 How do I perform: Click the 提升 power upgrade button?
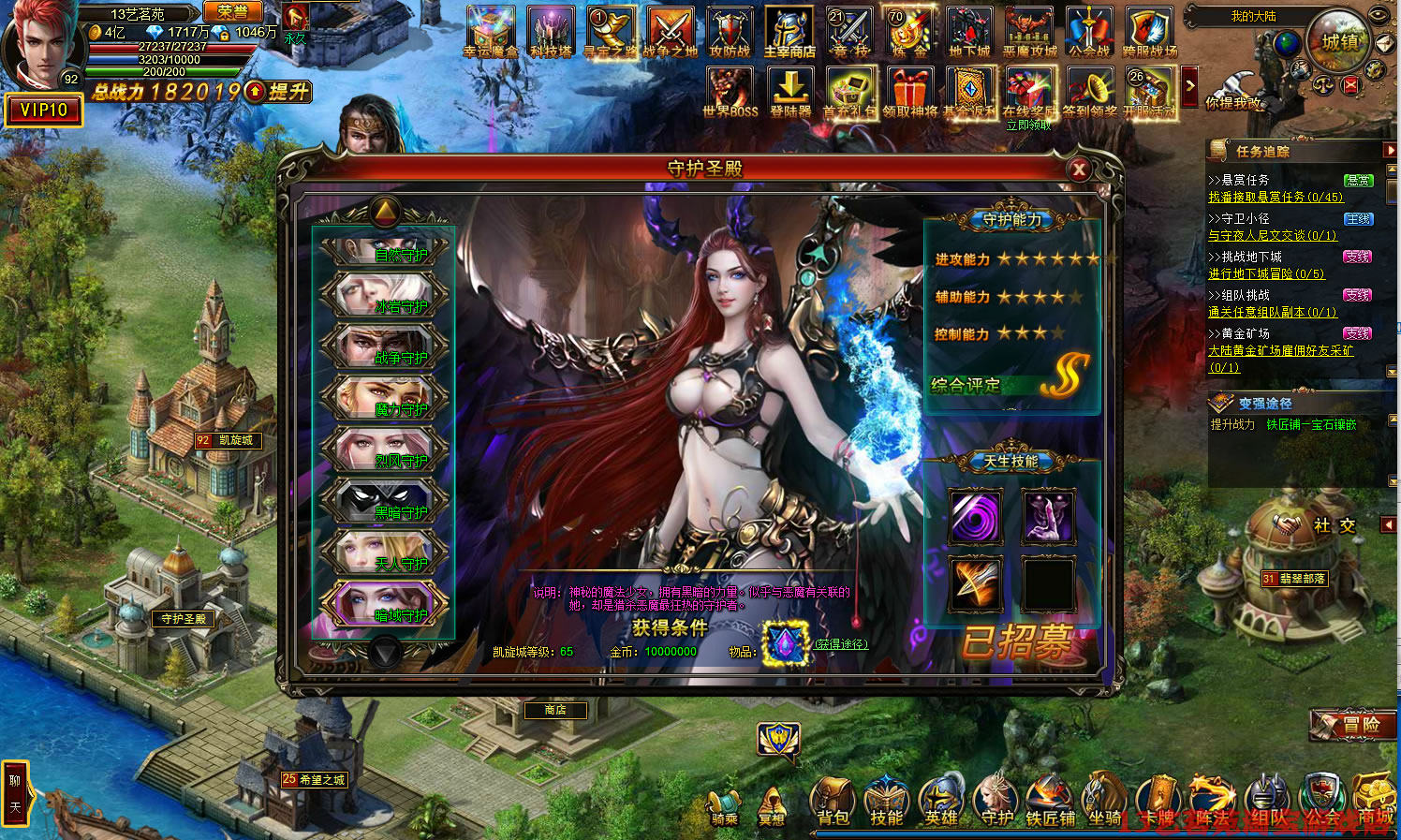279,92
